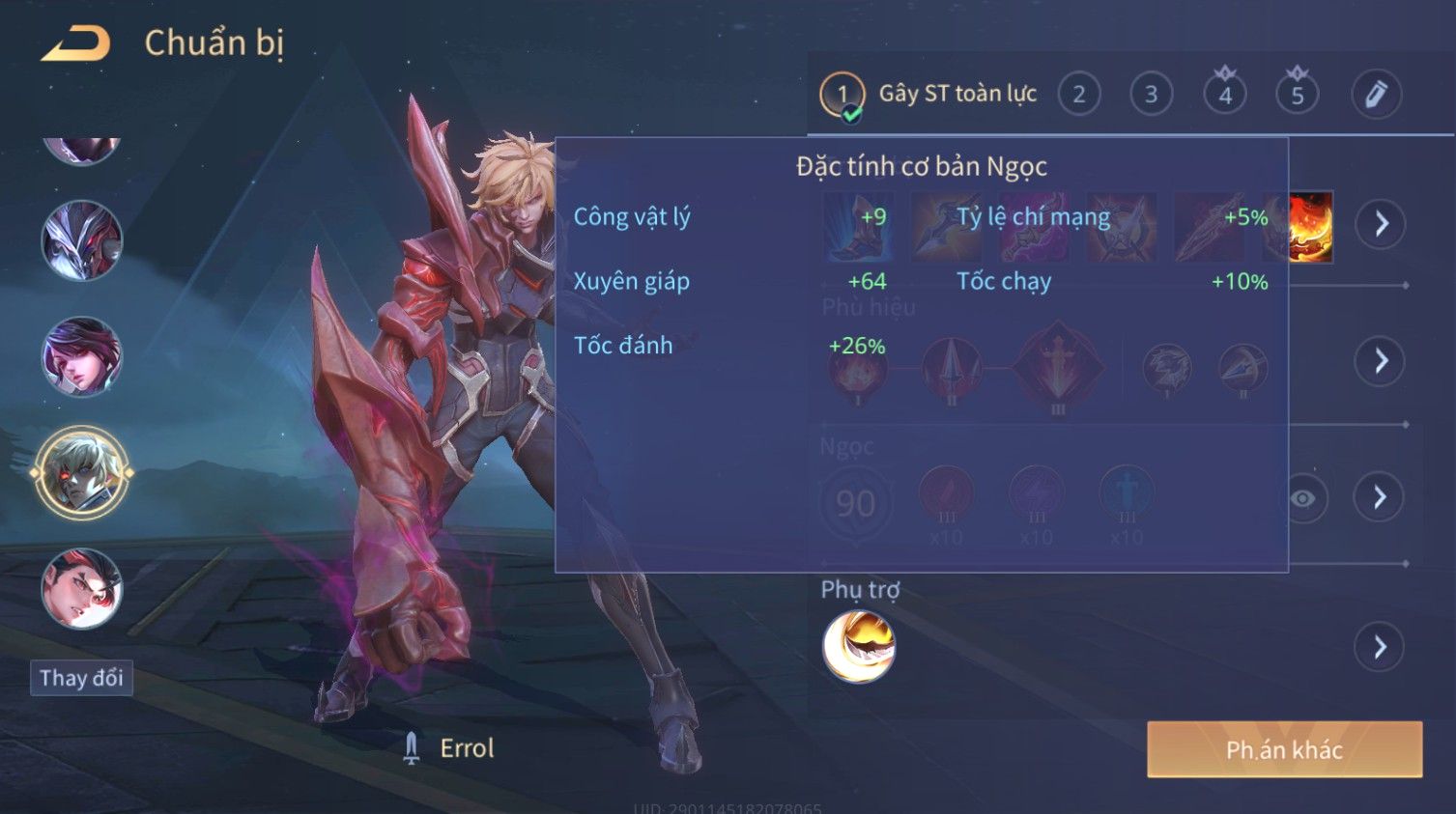Image resolution: width=1456 pixels, height=814 pixels.
Task: Select the fiery red equipment item icon
Action: click(x=1308, y=227)
